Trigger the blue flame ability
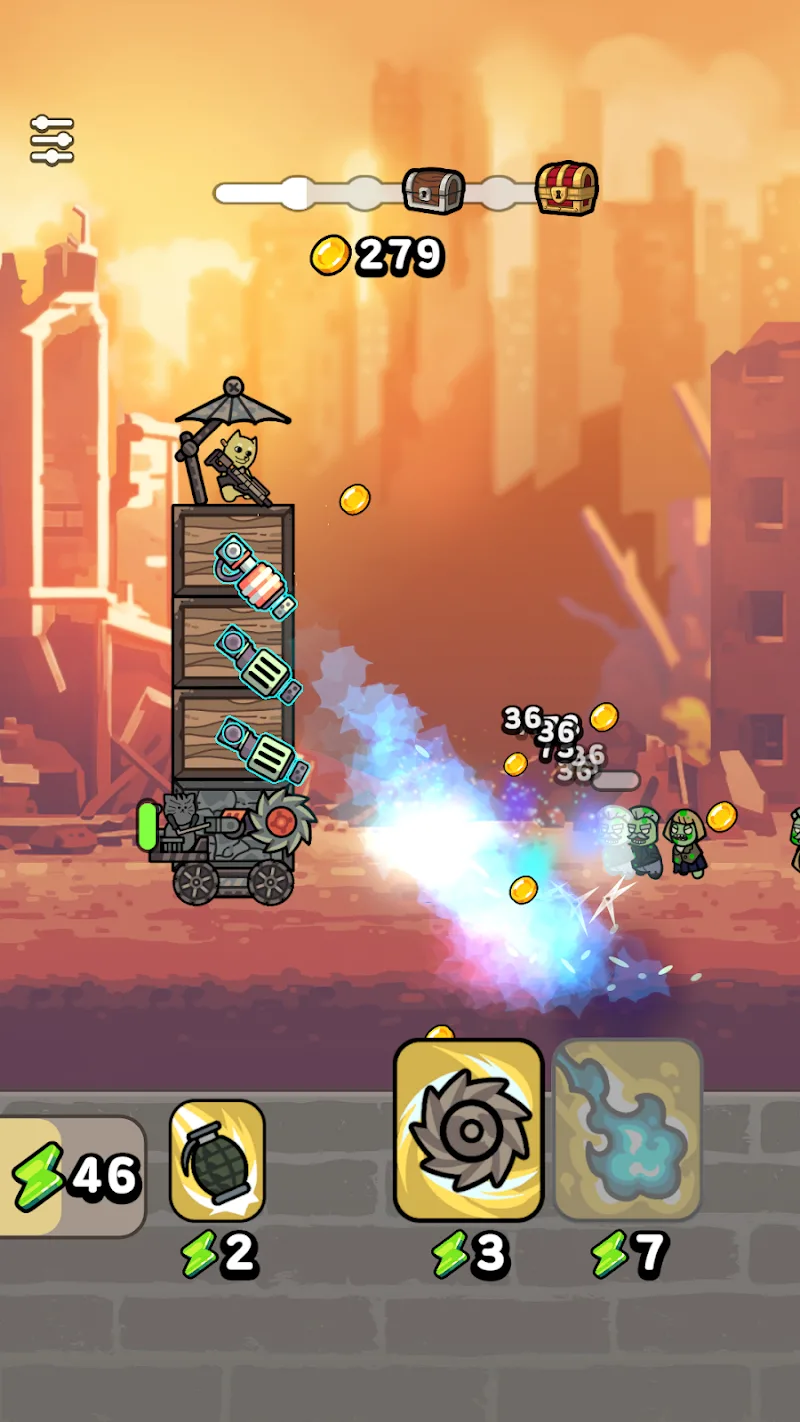Viewport: 800px width, 1422px height. 627,1130
